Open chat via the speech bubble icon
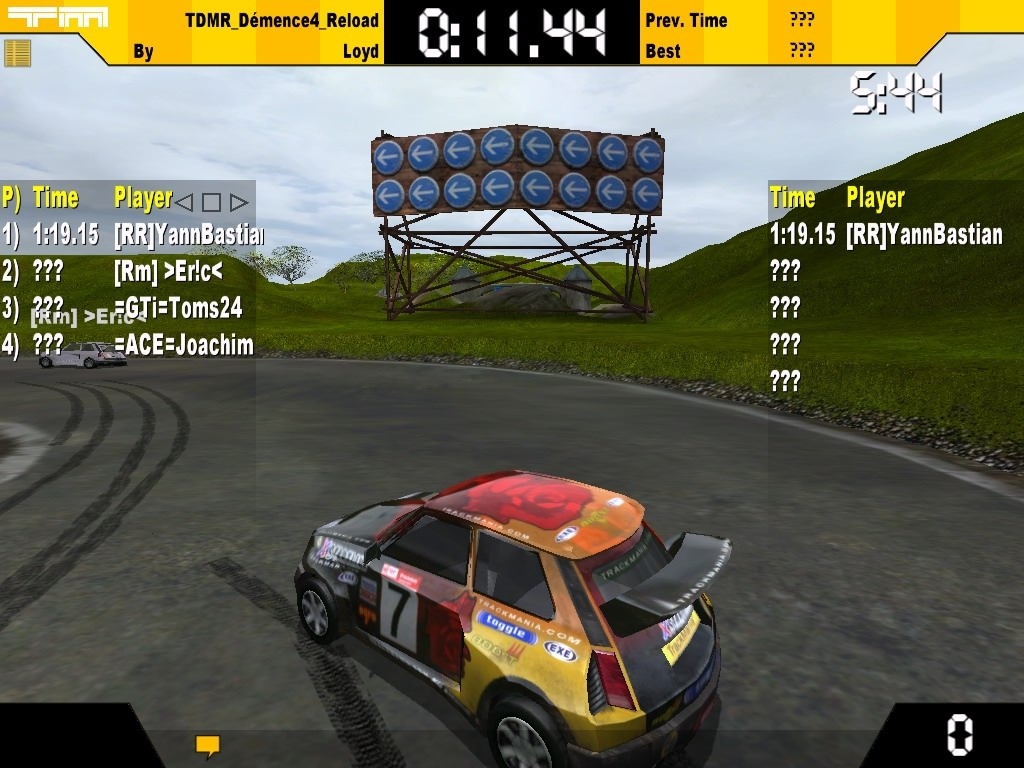 point(207,745)
